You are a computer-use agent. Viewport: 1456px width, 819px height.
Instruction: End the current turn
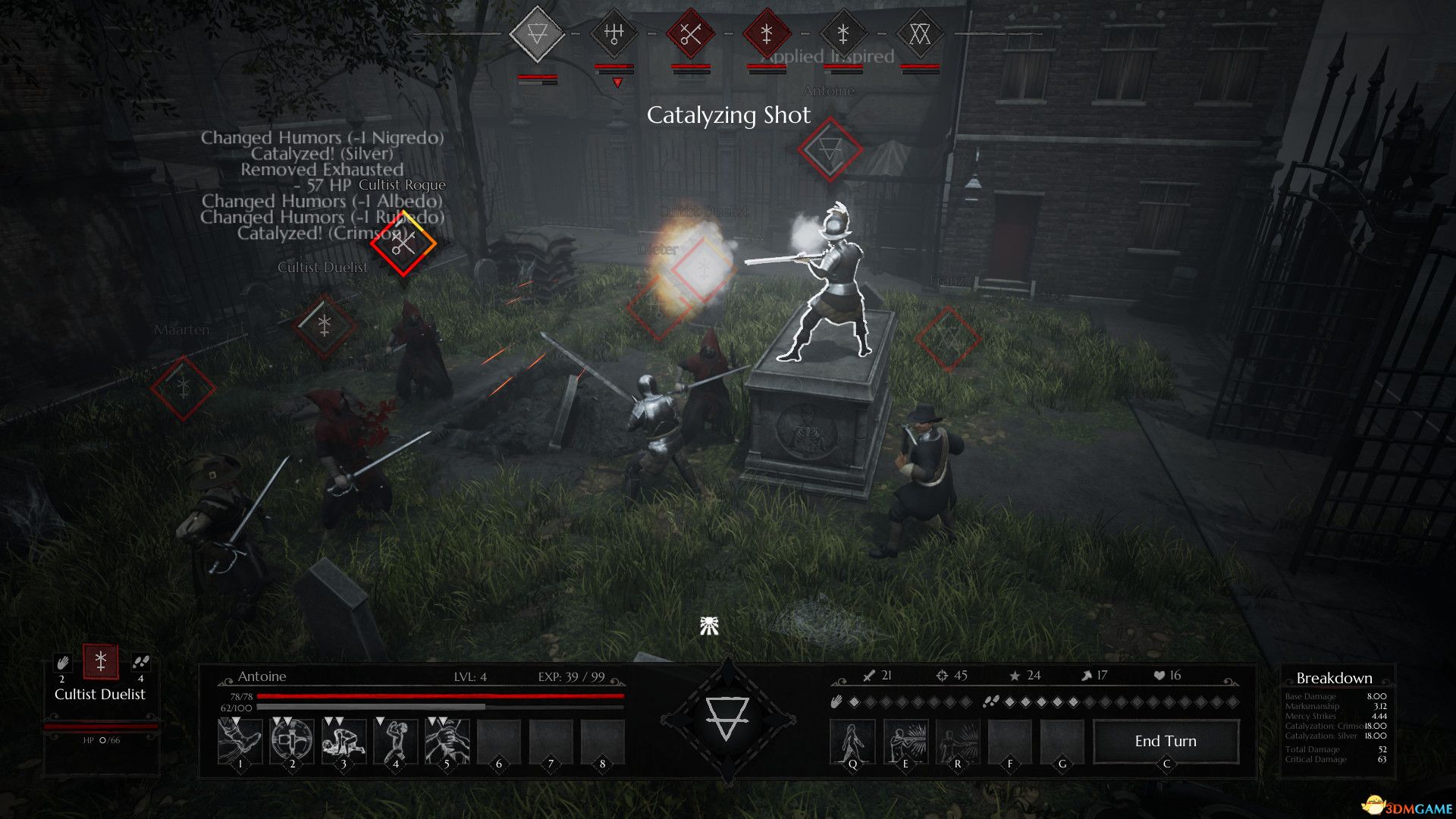pyautogui.click(x=1166, y=741)
